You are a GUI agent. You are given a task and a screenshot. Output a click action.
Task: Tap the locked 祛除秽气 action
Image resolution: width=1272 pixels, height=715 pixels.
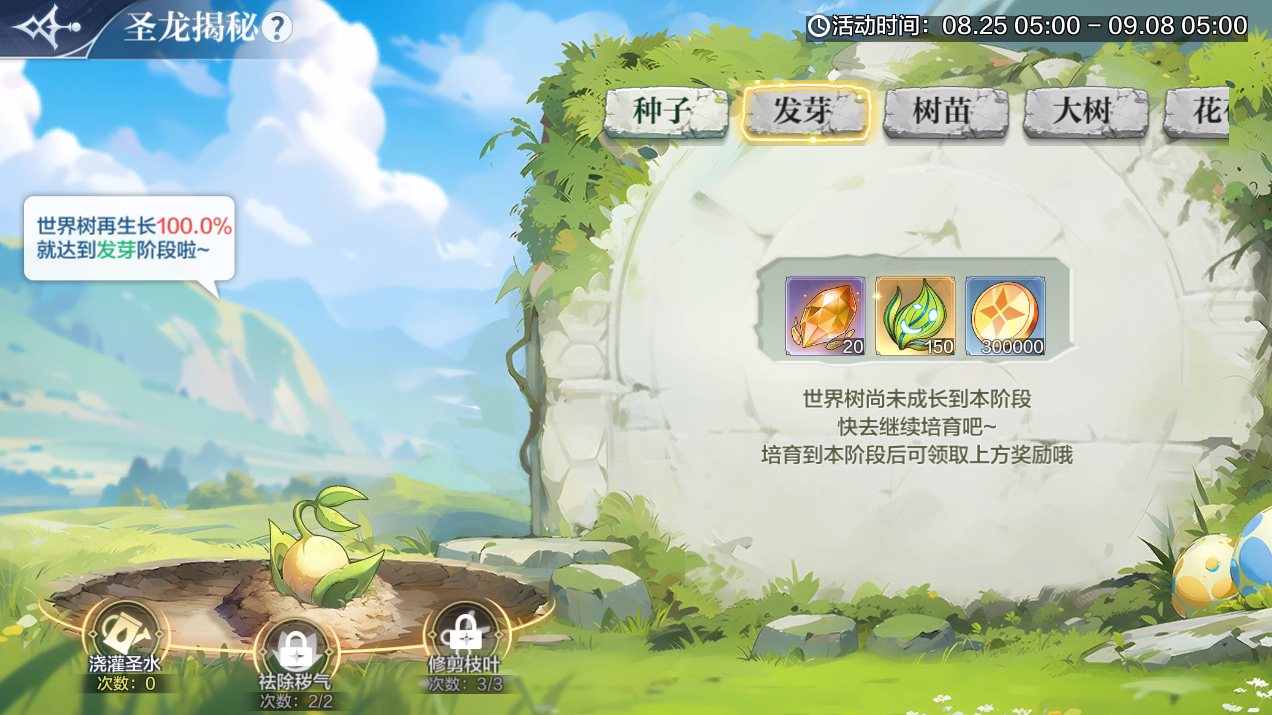click(294, 654)
